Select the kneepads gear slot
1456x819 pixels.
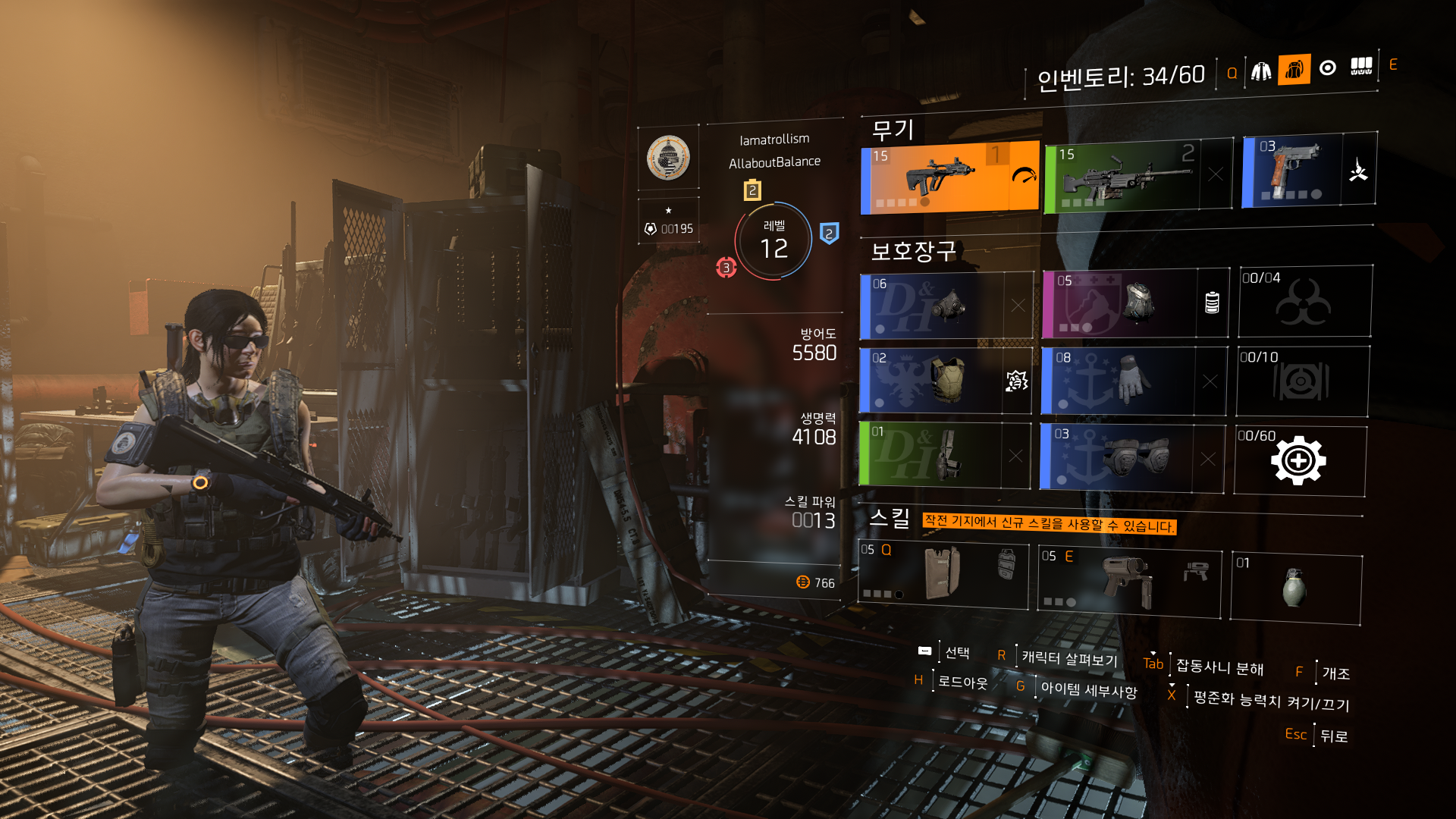point(1116,457)
